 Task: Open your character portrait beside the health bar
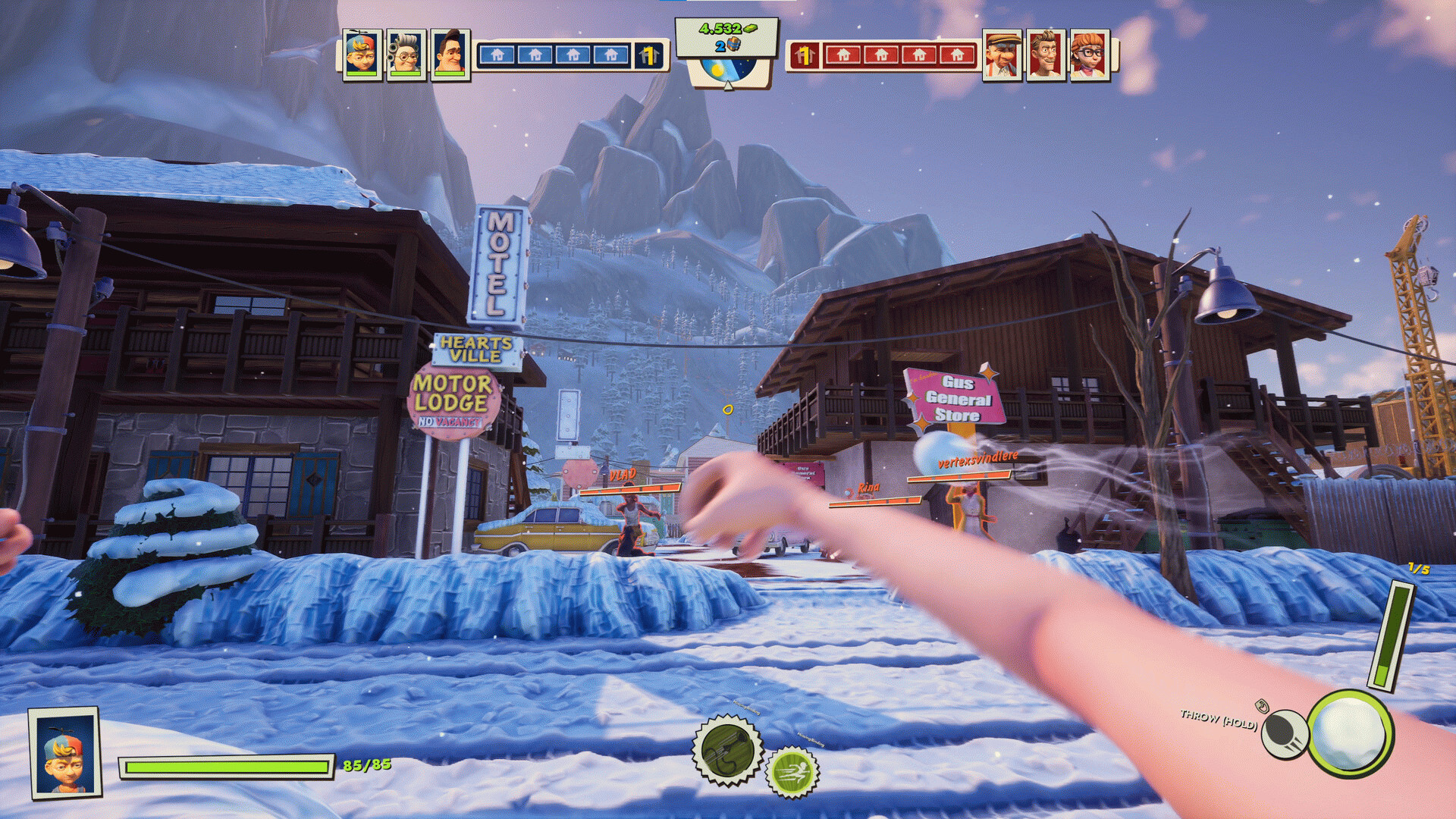(x=65, y=753)
